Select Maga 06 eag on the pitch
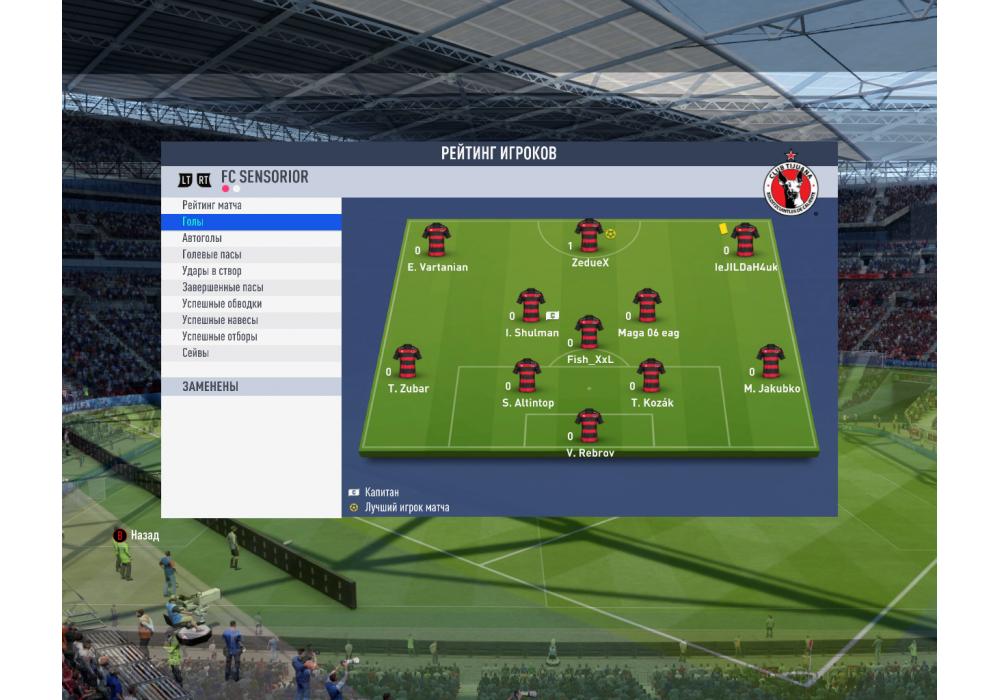Screen dimensions: 1000x700 click(x=647, y=306)
